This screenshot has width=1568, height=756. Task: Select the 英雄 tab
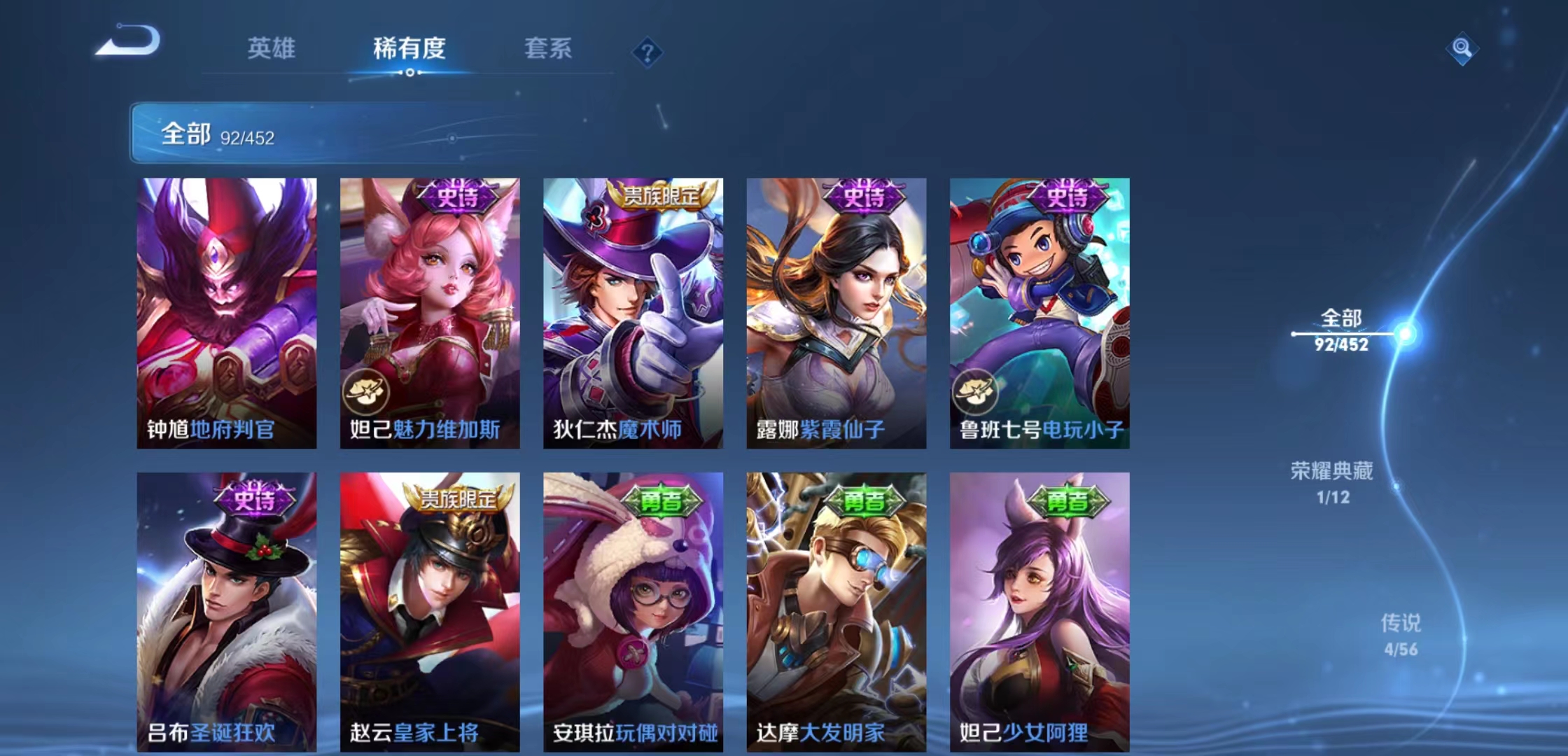coord(272,49)
